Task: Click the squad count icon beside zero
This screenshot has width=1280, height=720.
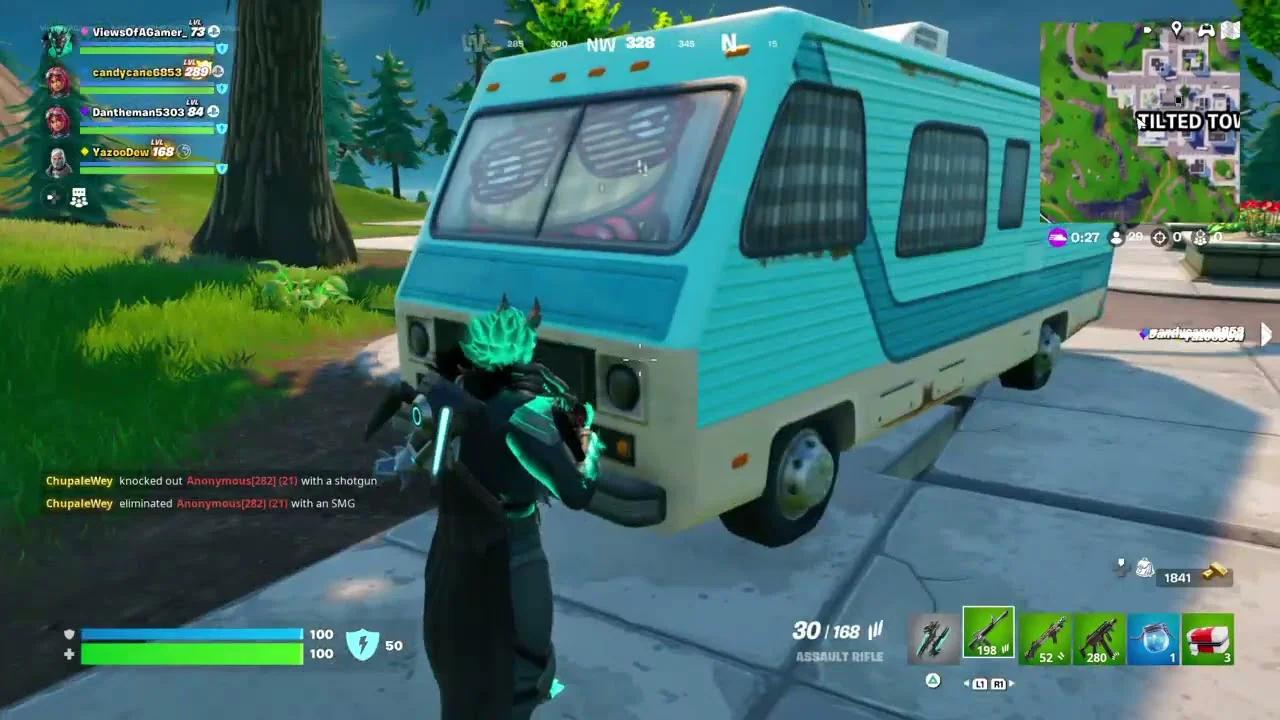Action: pyautogui.click(x=1199, y=238)
